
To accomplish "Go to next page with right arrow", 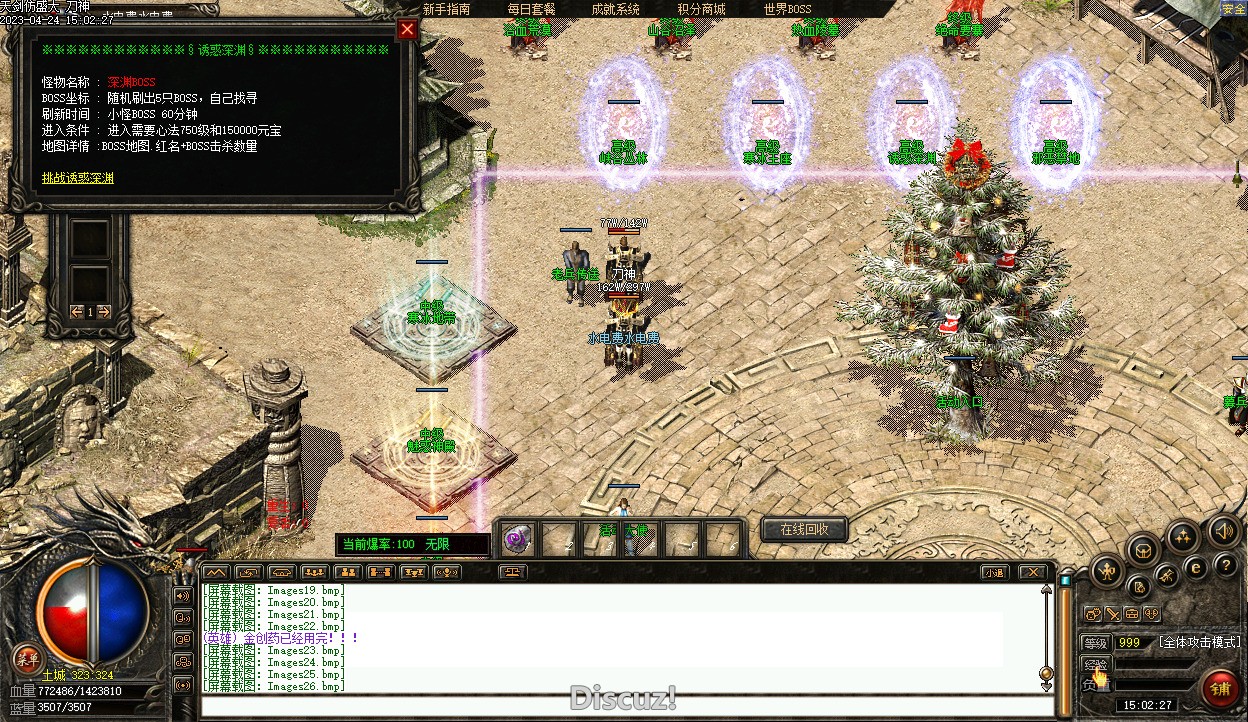I will point(104,312).
